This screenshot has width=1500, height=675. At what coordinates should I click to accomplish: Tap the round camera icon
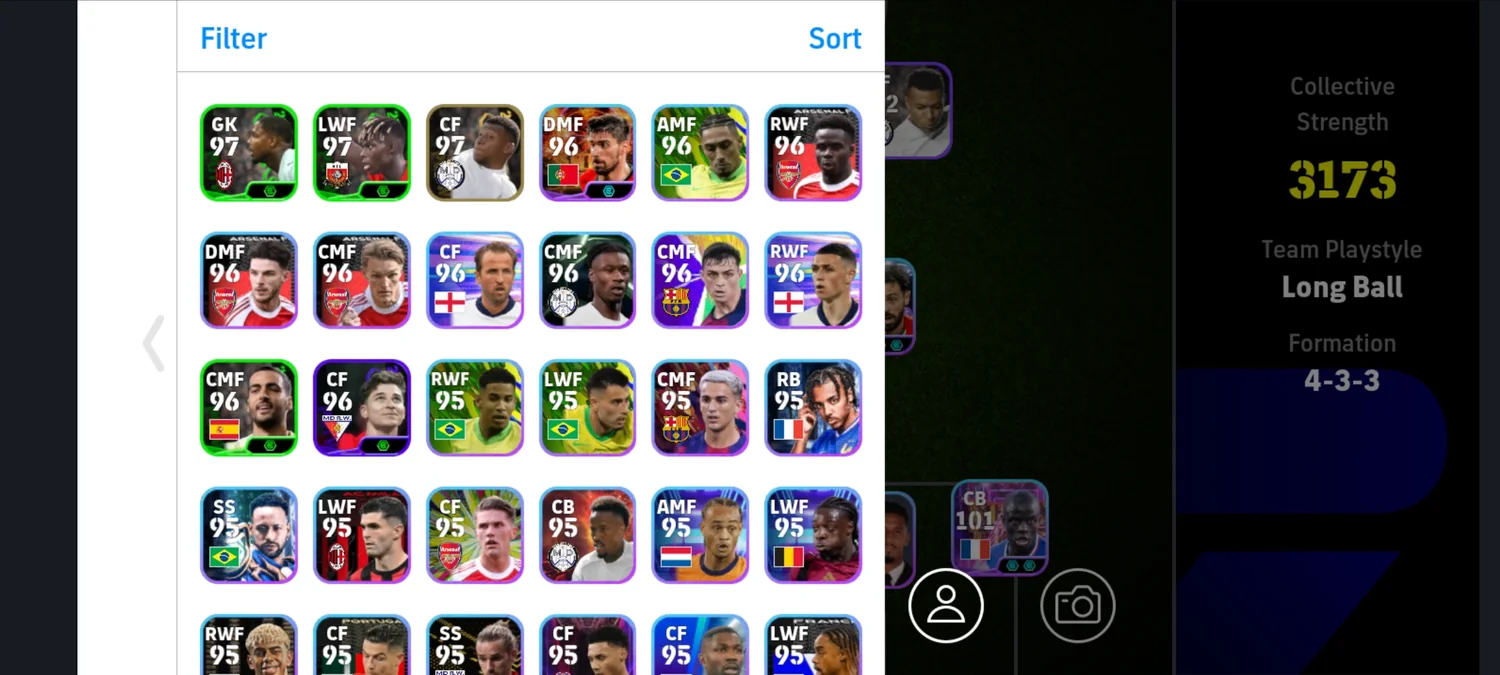tap(1078, 605)
